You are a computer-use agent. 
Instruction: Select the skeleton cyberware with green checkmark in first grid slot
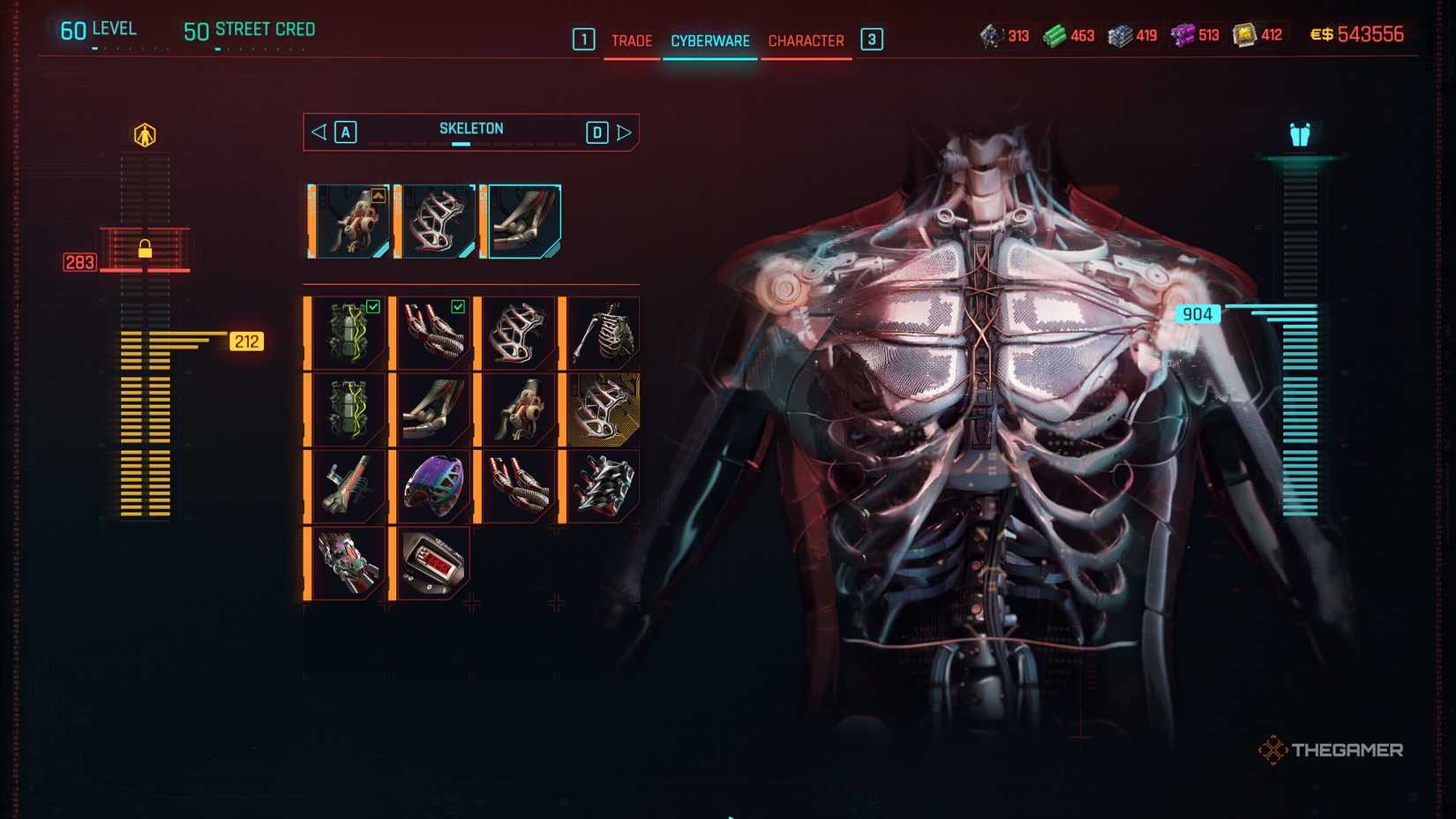[x=347, y=331]
